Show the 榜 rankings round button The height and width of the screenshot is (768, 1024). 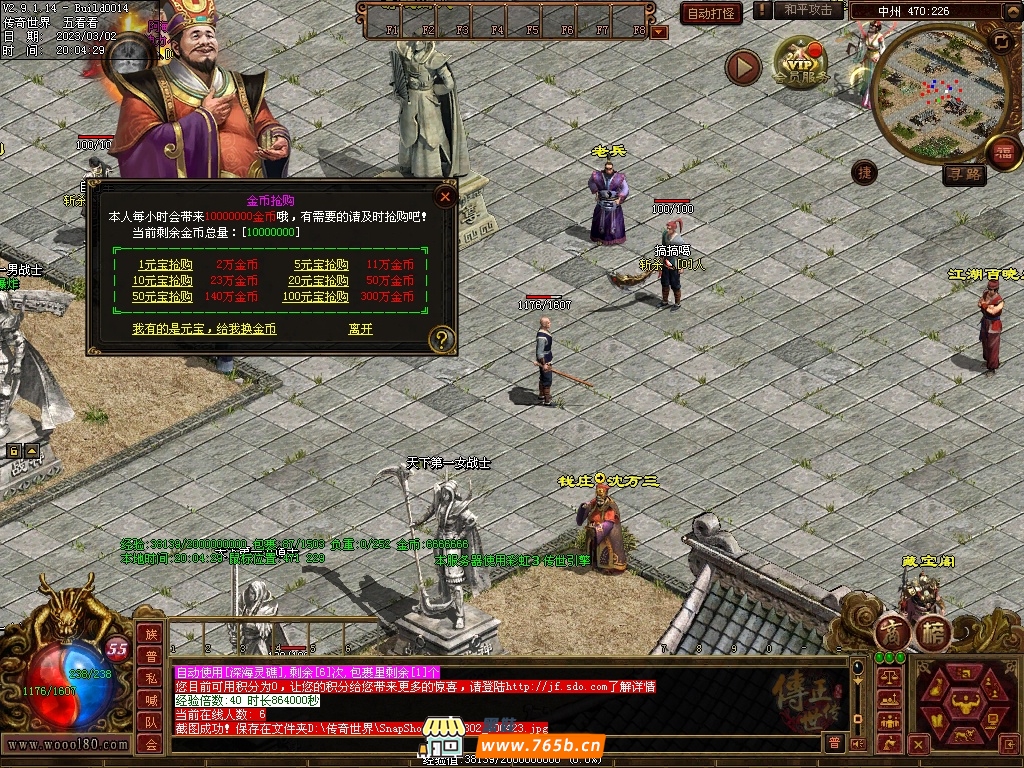click(933, 632)
